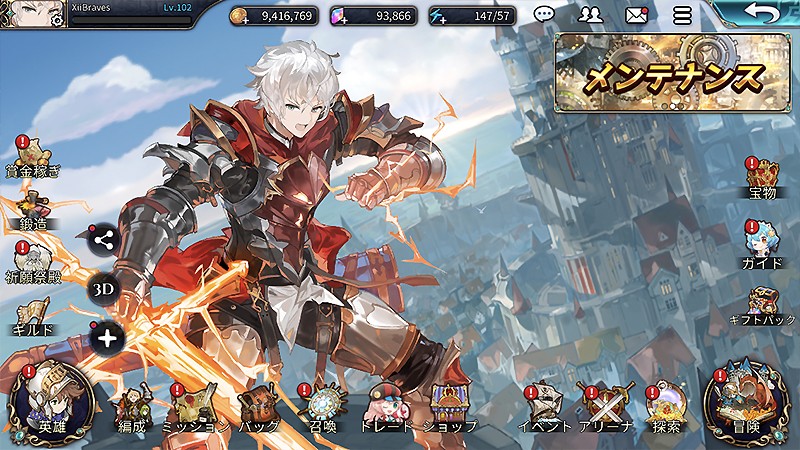Open the 編成 formation screen
This screenshot has height=450, width=800.
pyautogui.click(x=132, y=408)
